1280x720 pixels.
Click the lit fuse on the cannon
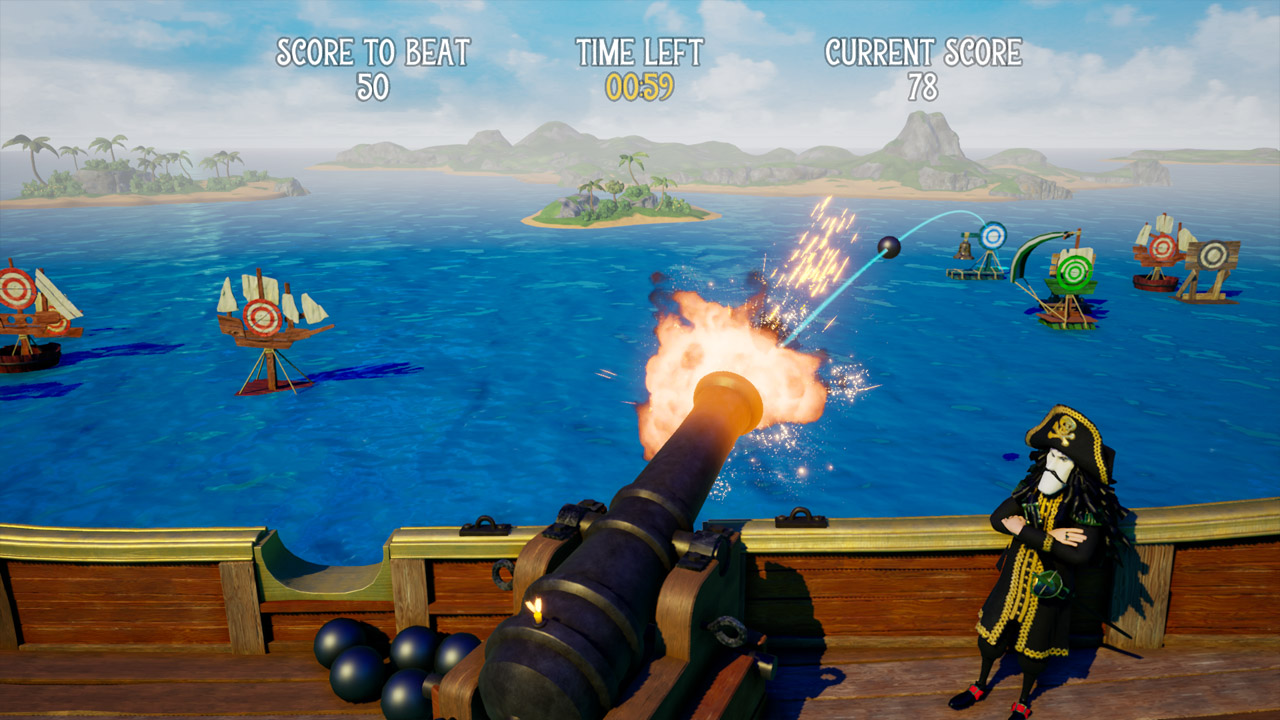pyautogui.click(x=536, y=606)
